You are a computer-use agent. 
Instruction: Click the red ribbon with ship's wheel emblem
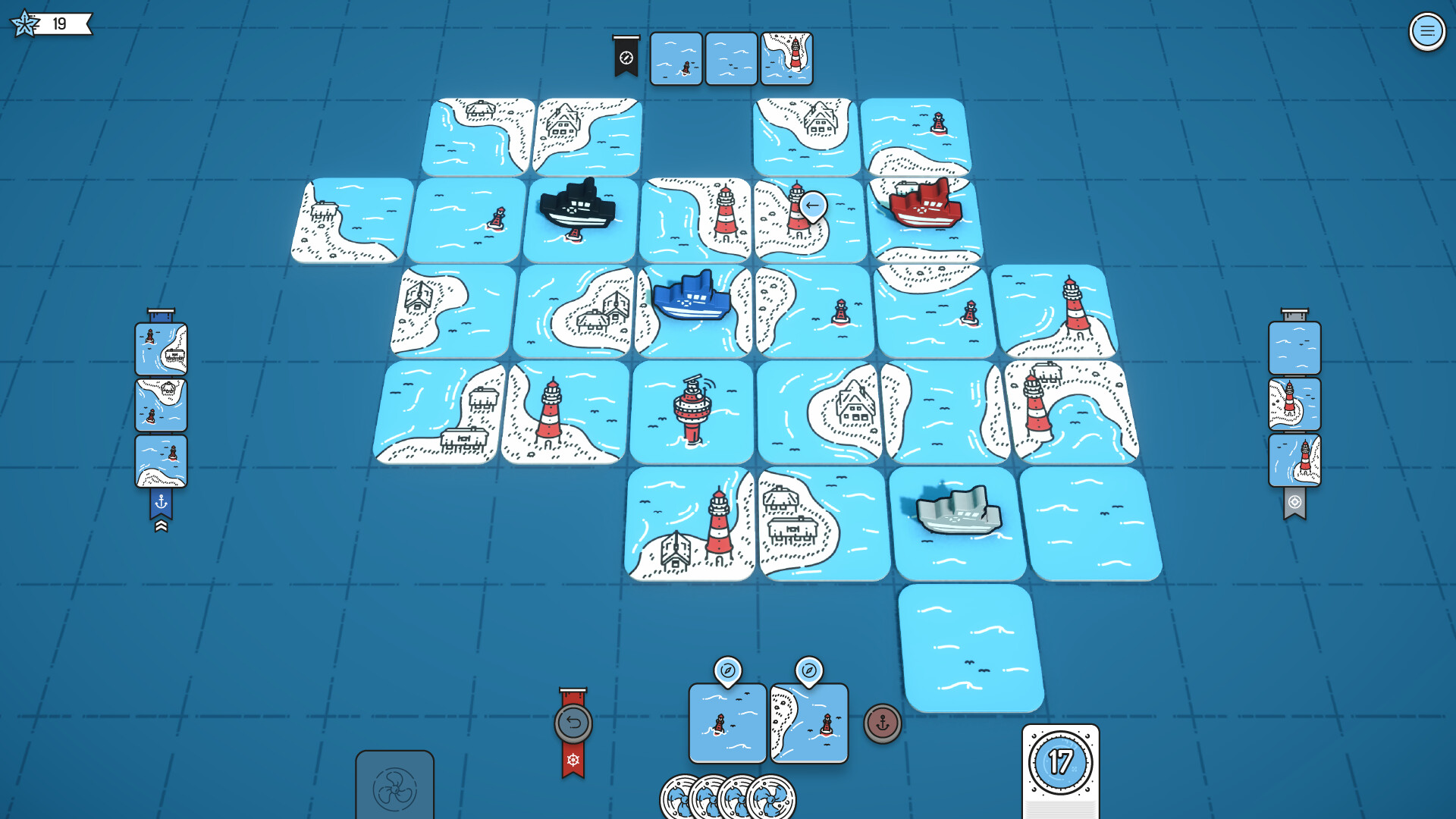(x=574, y=758)
